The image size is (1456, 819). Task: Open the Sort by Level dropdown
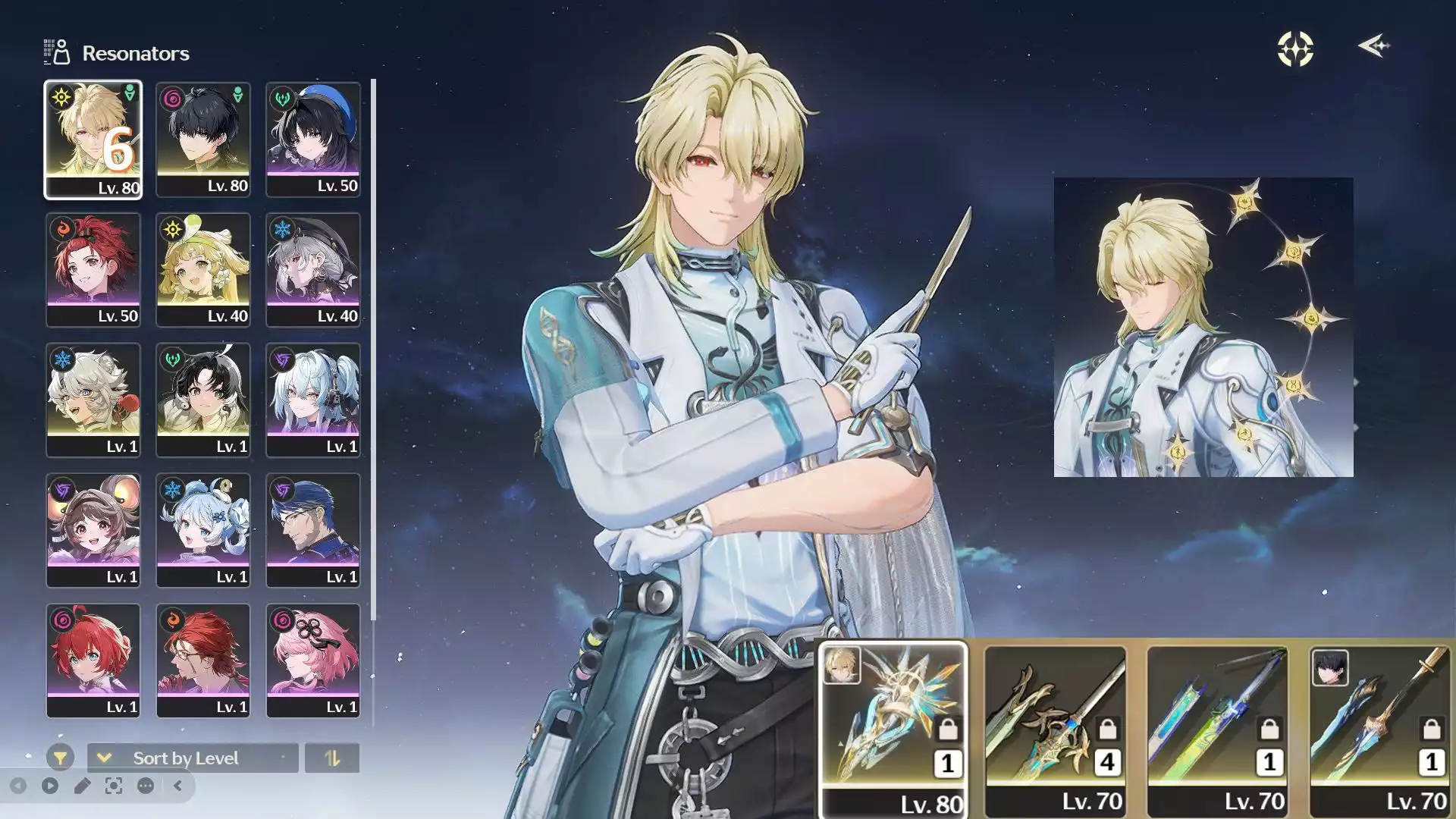tap(193, 758)
